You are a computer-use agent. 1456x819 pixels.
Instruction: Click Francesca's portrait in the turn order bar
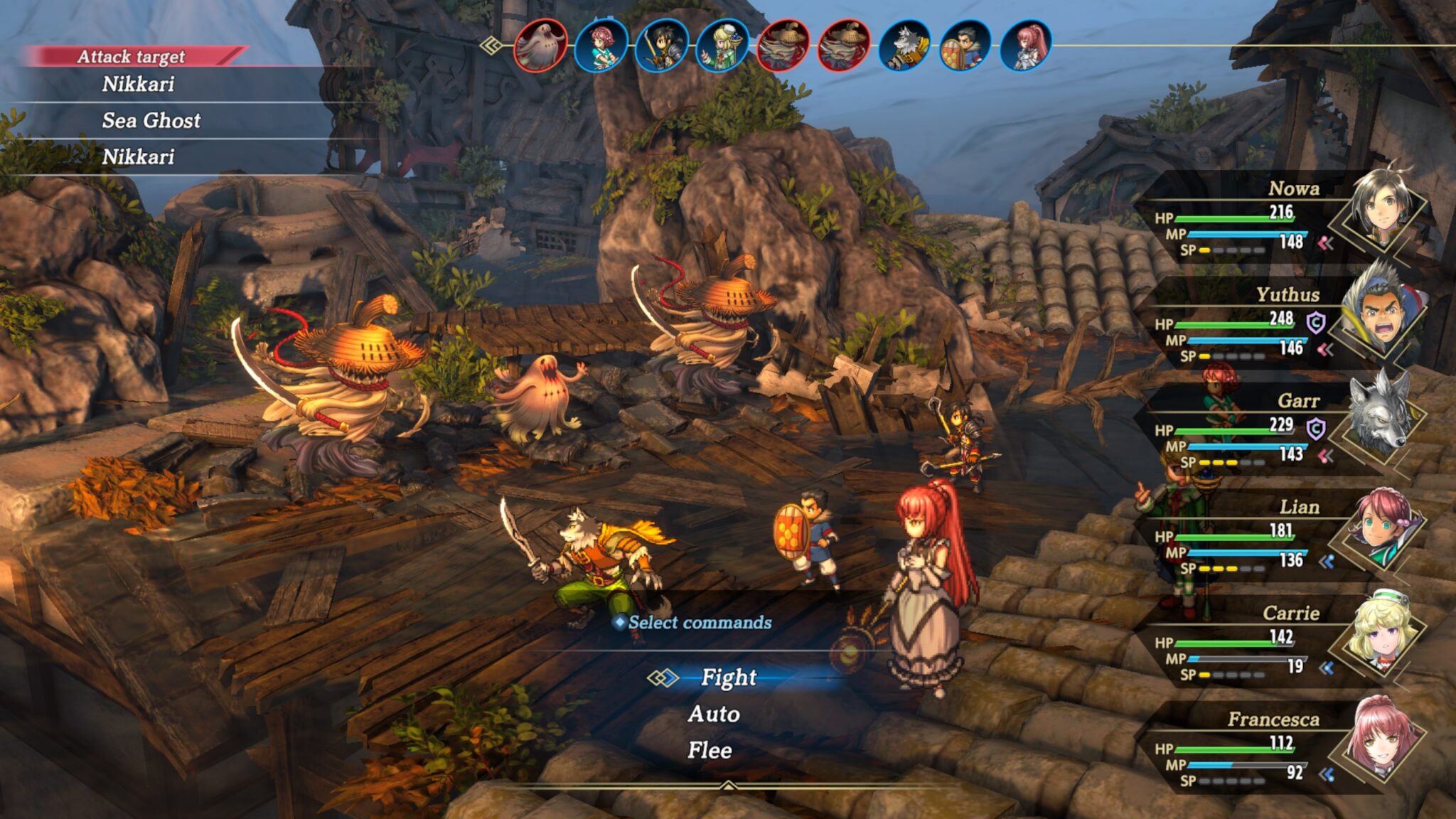click(x=1024, y=46)
